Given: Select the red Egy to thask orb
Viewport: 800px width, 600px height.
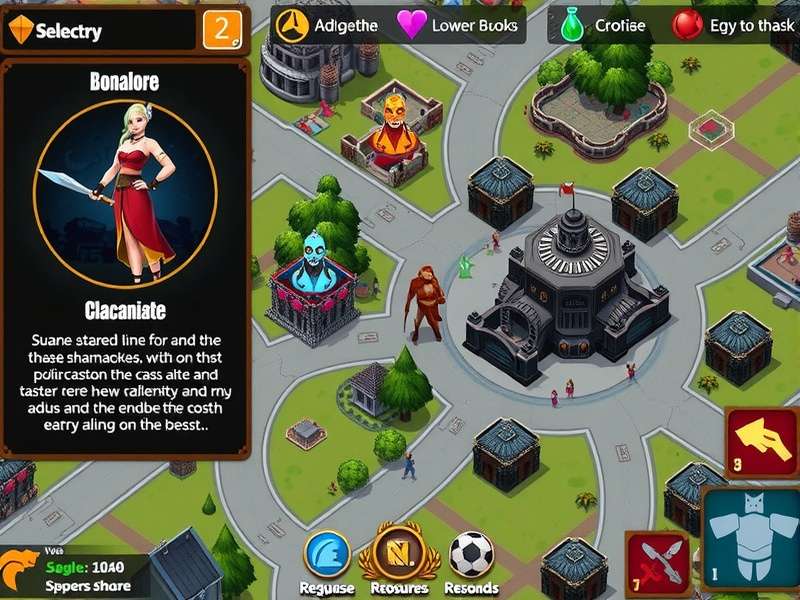Looking at the screenshot, I should tap(687, 25).
